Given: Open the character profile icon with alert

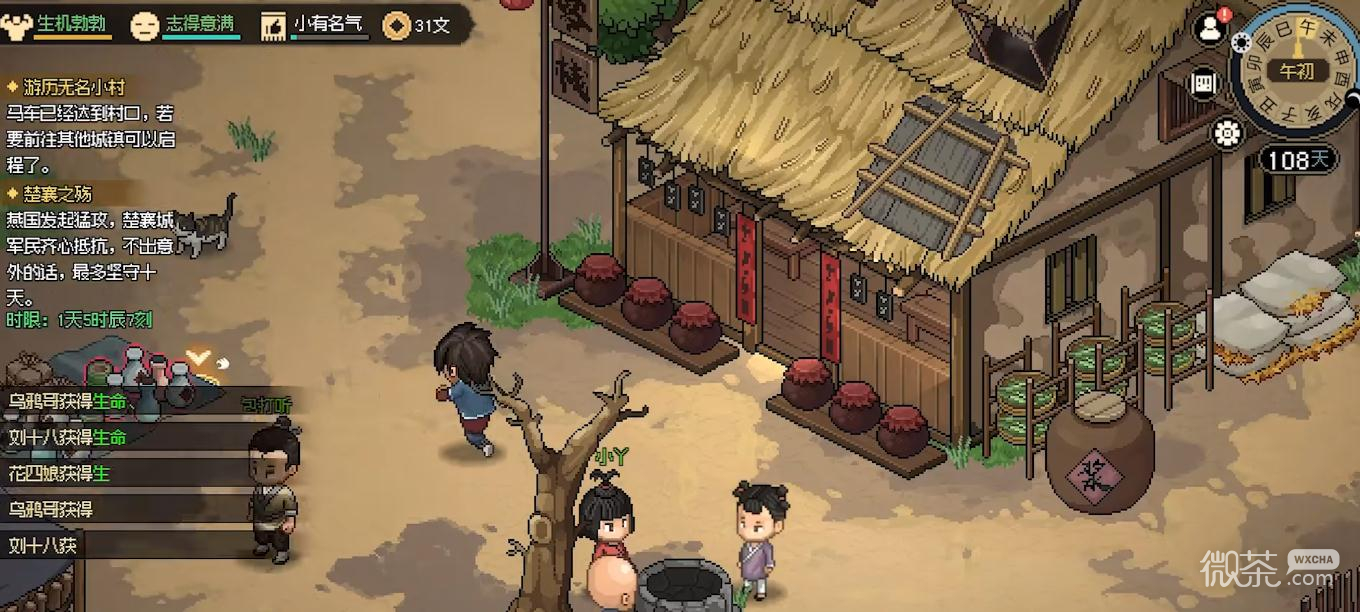Looking at the screenshot, I should (x=1210, y=28).
